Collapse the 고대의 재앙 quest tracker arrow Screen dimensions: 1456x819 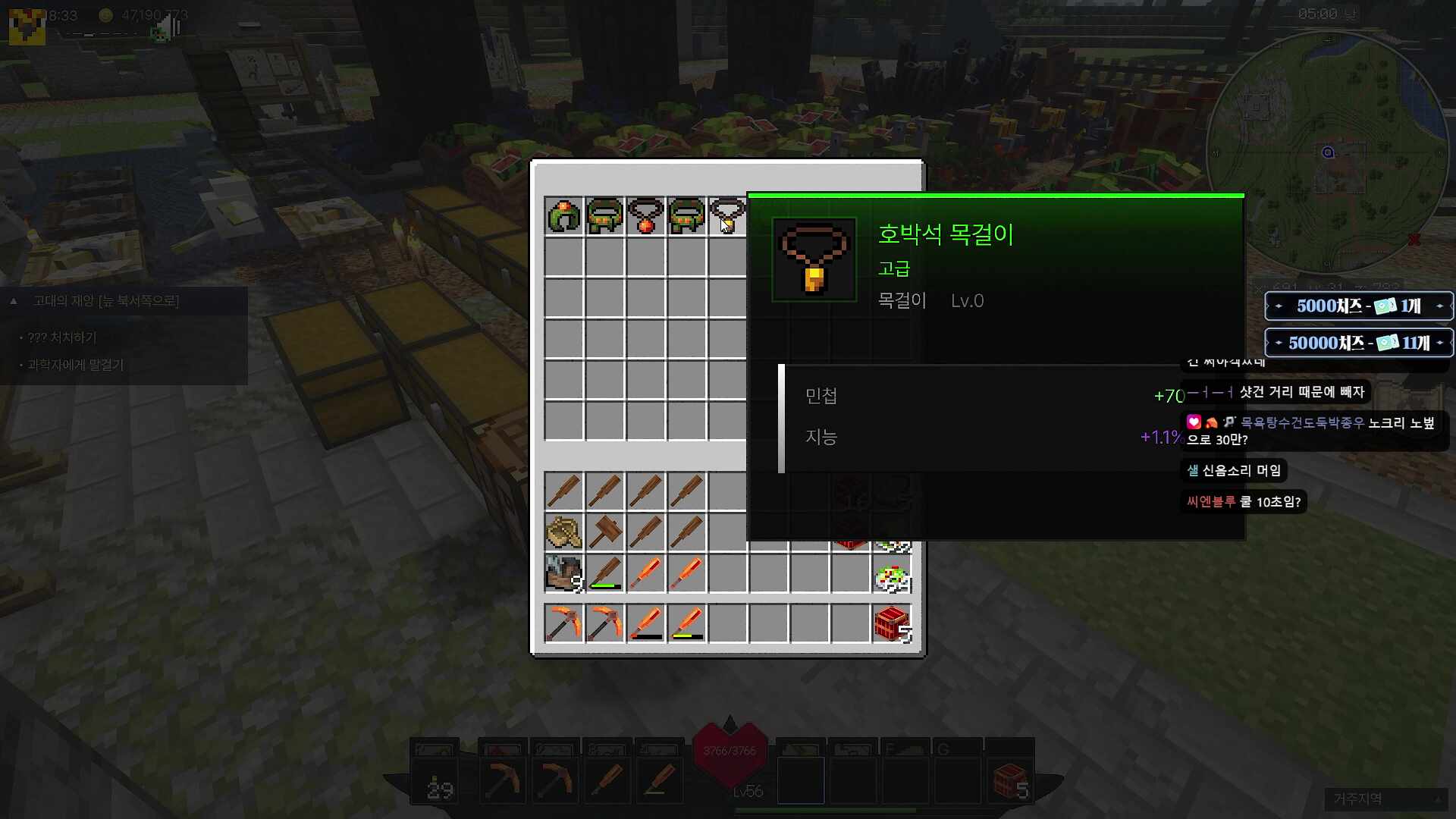tap(14, 301)
